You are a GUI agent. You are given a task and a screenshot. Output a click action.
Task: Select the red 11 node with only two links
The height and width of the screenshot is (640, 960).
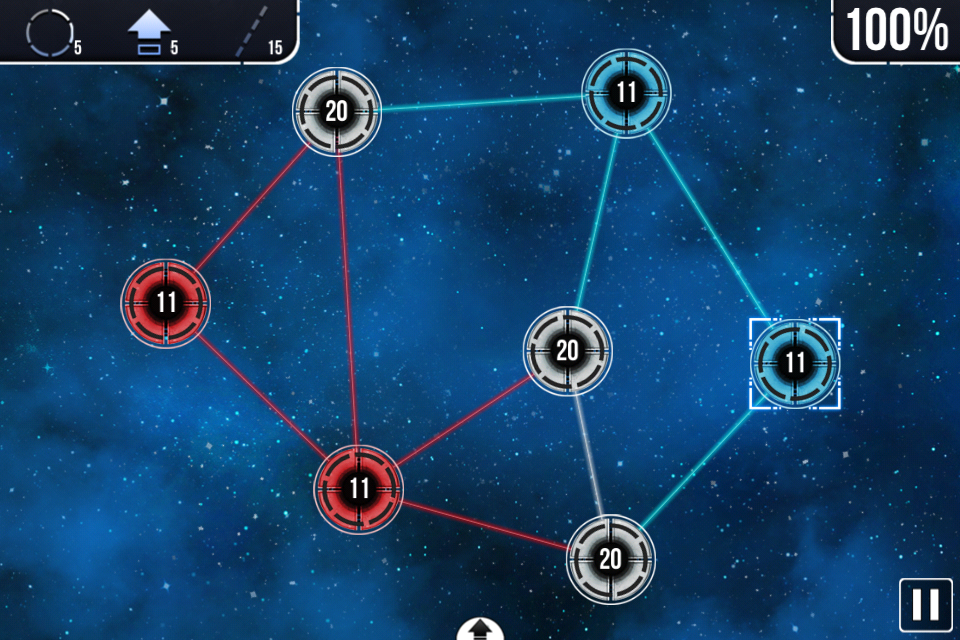[166, 303]
